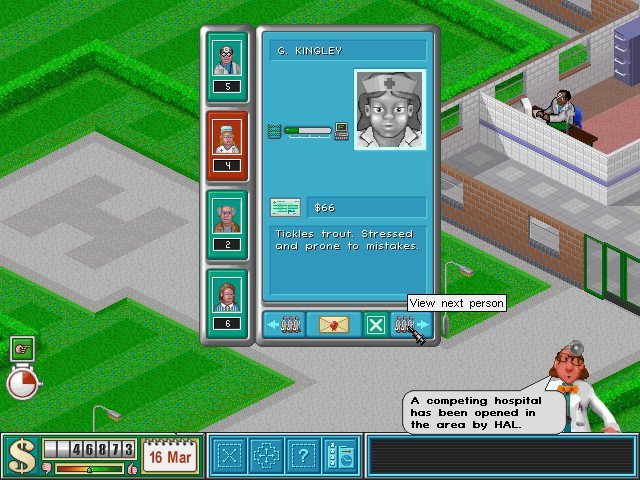Click the build room toolbar button
Image resolution: width=640 pixels, height=480 pixels.
(230, 456)
